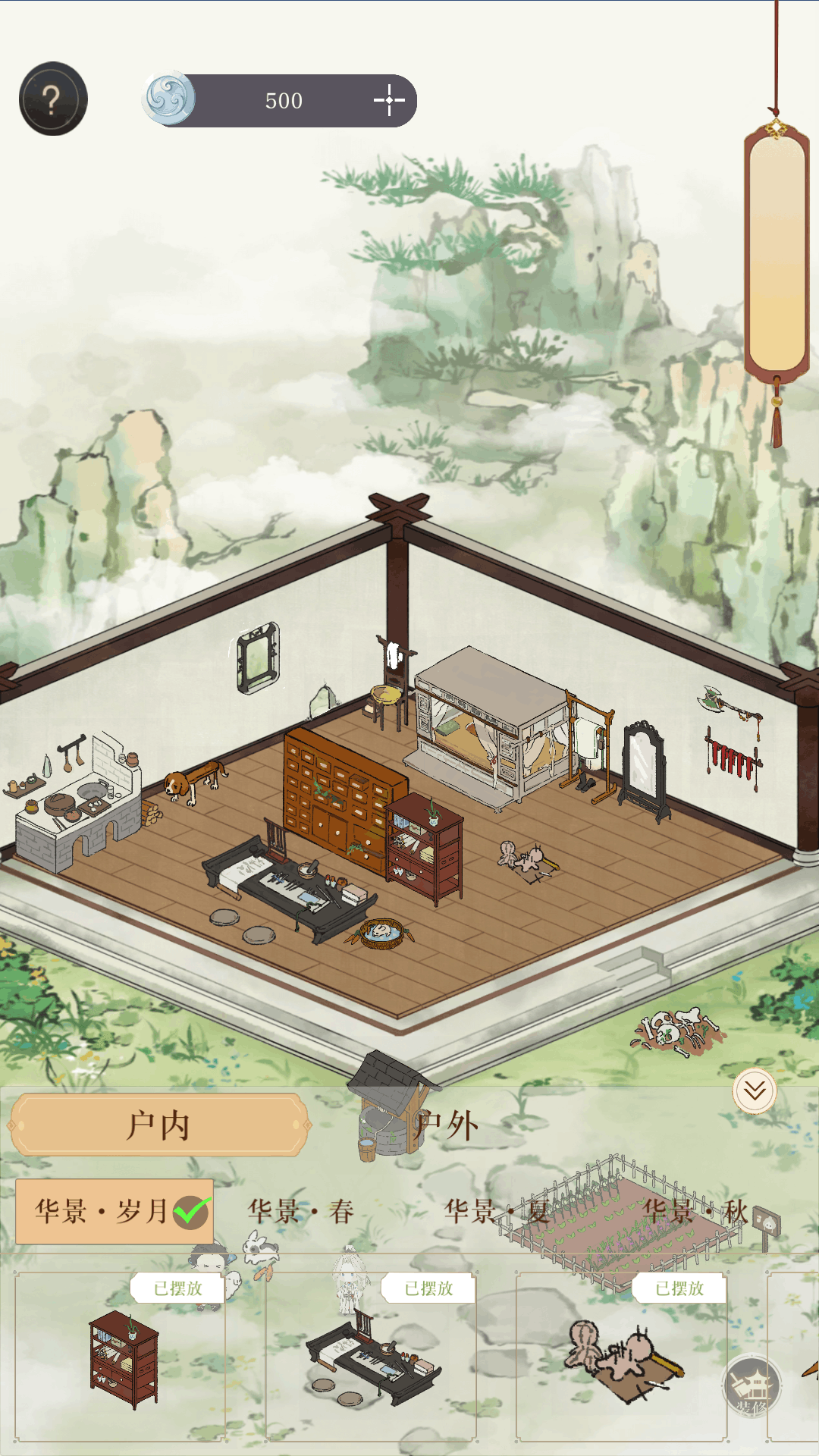Choose the 华景·春 furniture set

tap(301, 1211)
